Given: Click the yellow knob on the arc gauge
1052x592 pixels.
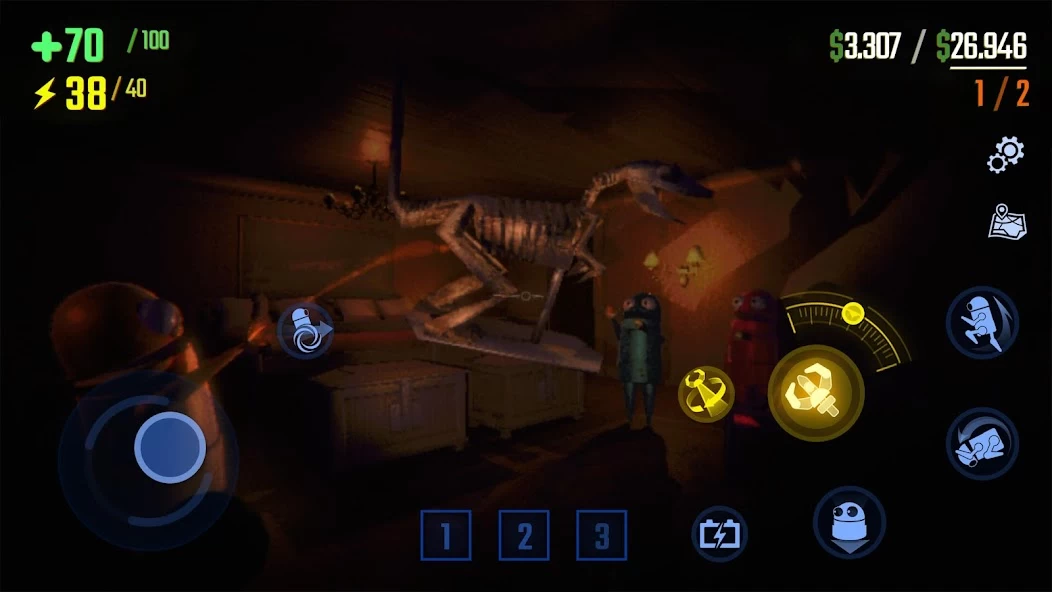Looking at the screenshot, I should pos(852,313).
